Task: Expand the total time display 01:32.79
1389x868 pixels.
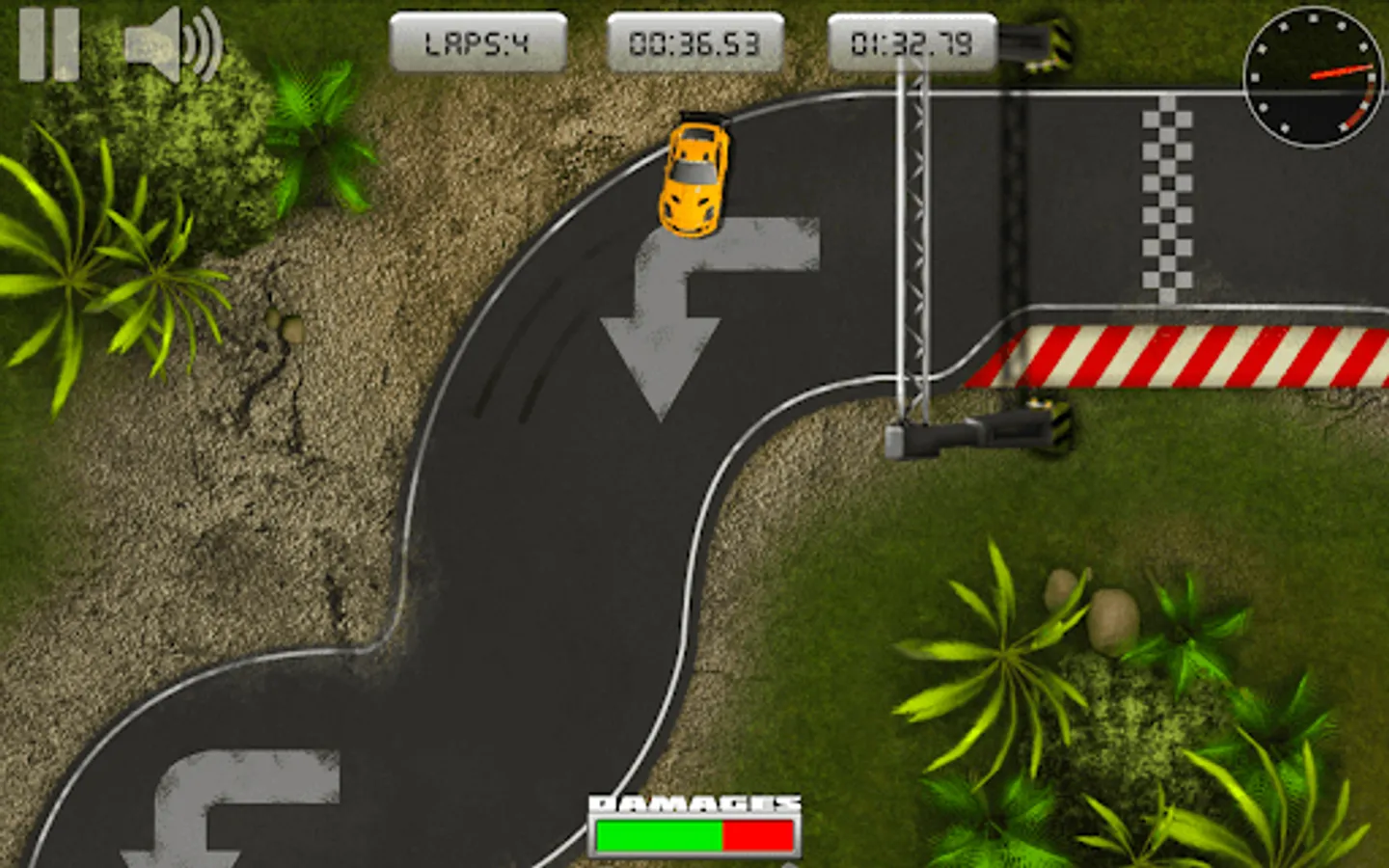Action: (912, 41)
